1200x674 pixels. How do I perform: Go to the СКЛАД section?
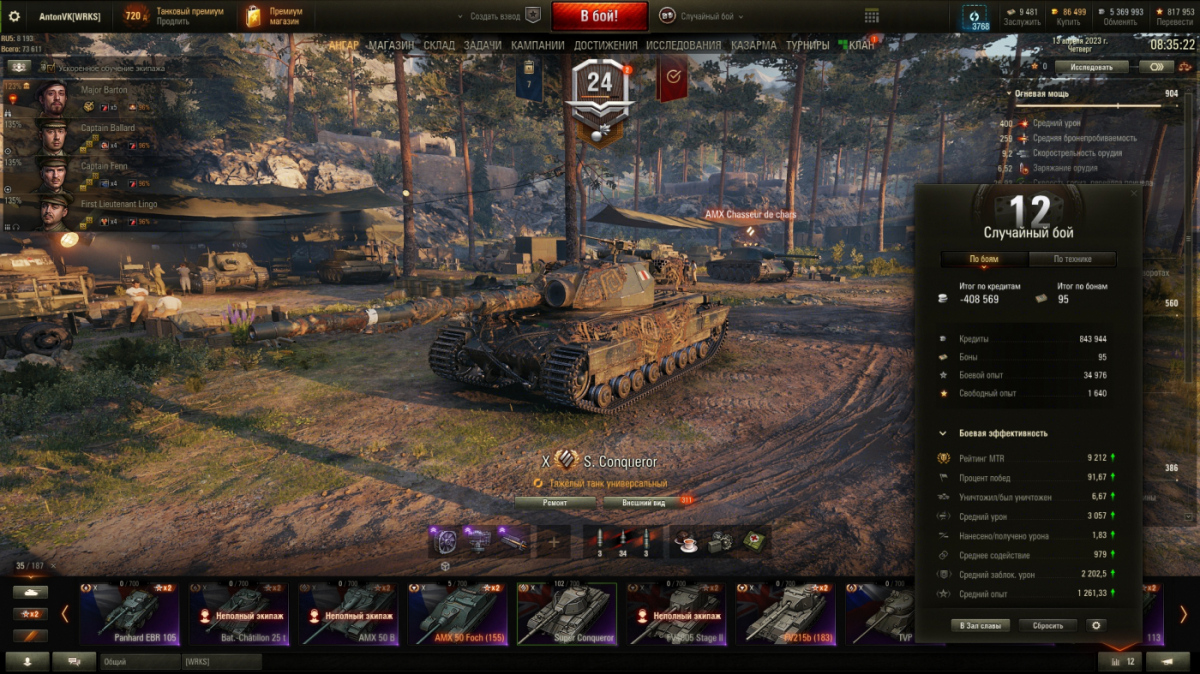[439, 45]
